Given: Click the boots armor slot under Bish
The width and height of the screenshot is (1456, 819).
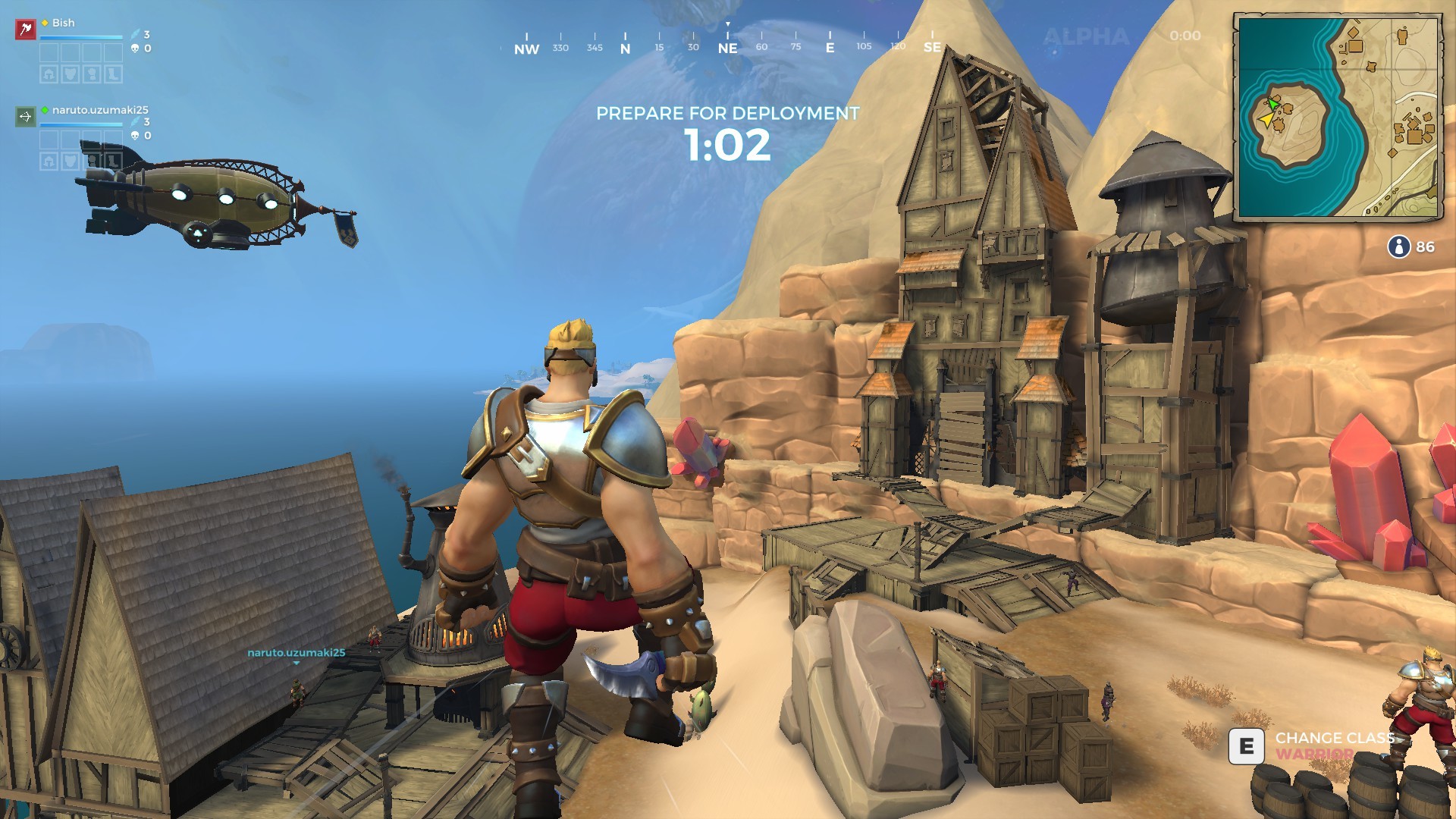Looking at the screenshot, I should click(x=113, y=74).
